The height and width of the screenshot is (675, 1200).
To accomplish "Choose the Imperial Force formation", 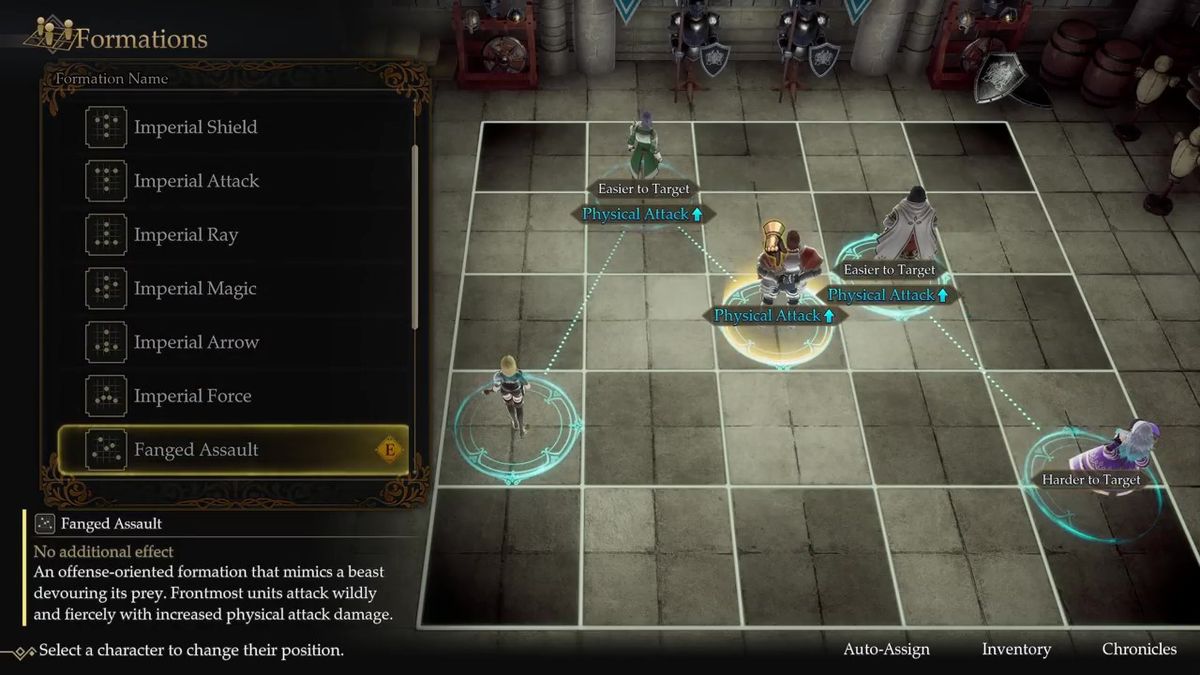I will 193,396.
